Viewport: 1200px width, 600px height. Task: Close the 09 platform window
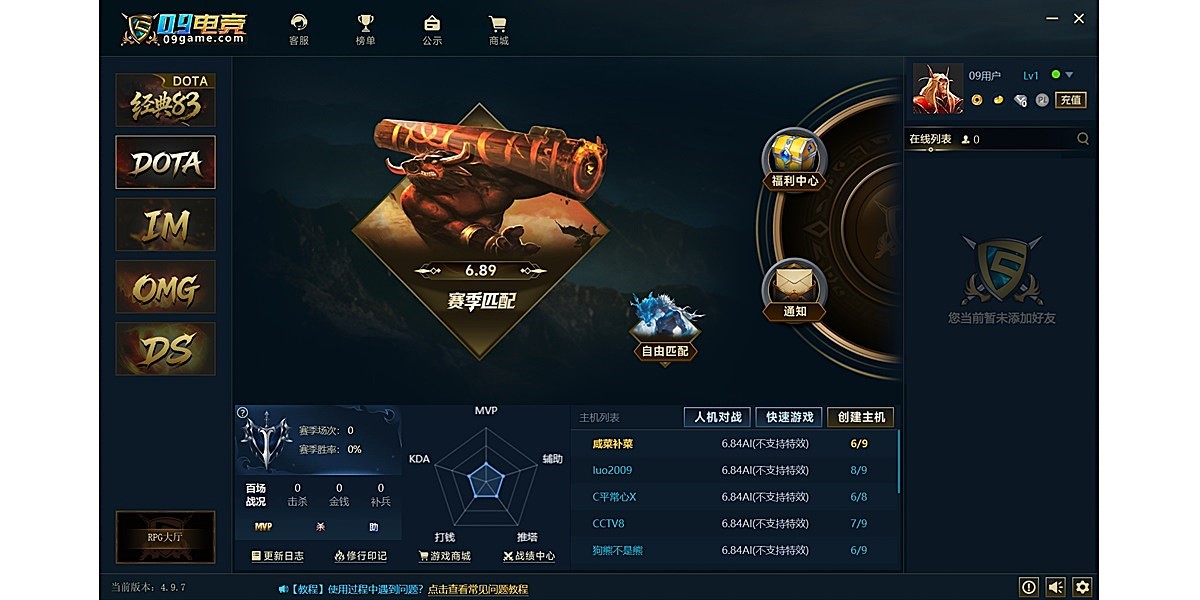[1079, 18]
